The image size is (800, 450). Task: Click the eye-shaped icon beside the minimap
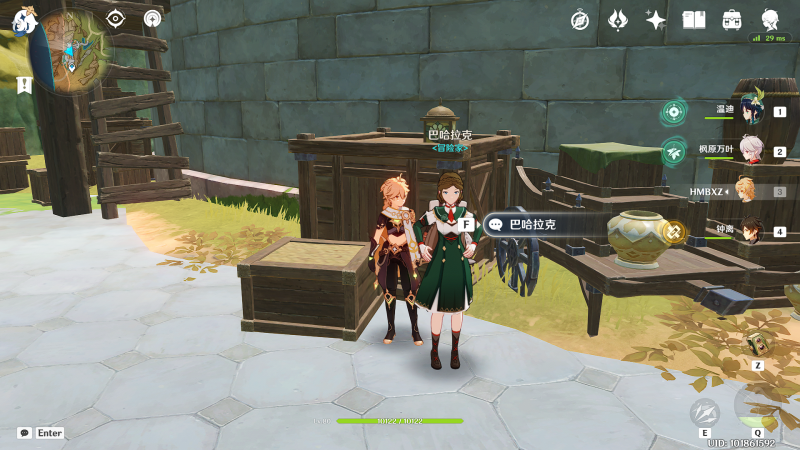(116, 18)
